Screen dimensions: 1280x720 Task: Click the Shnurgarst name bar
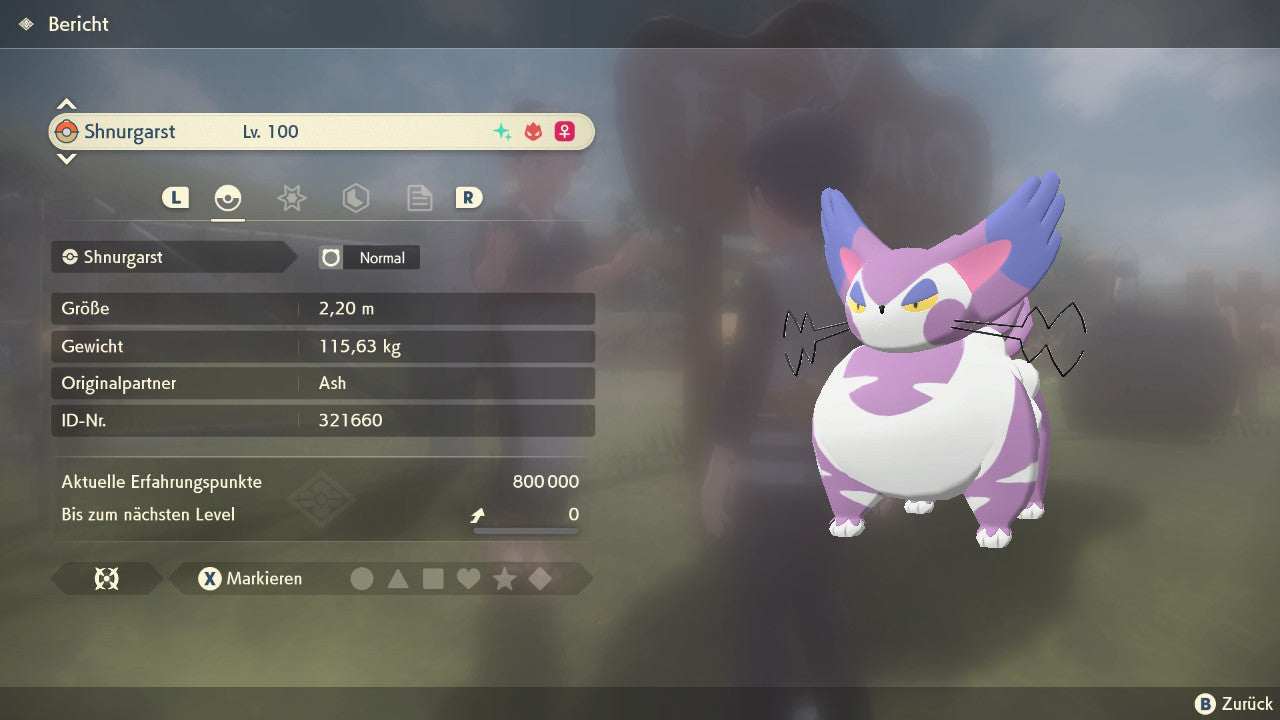tap(321, 132)
